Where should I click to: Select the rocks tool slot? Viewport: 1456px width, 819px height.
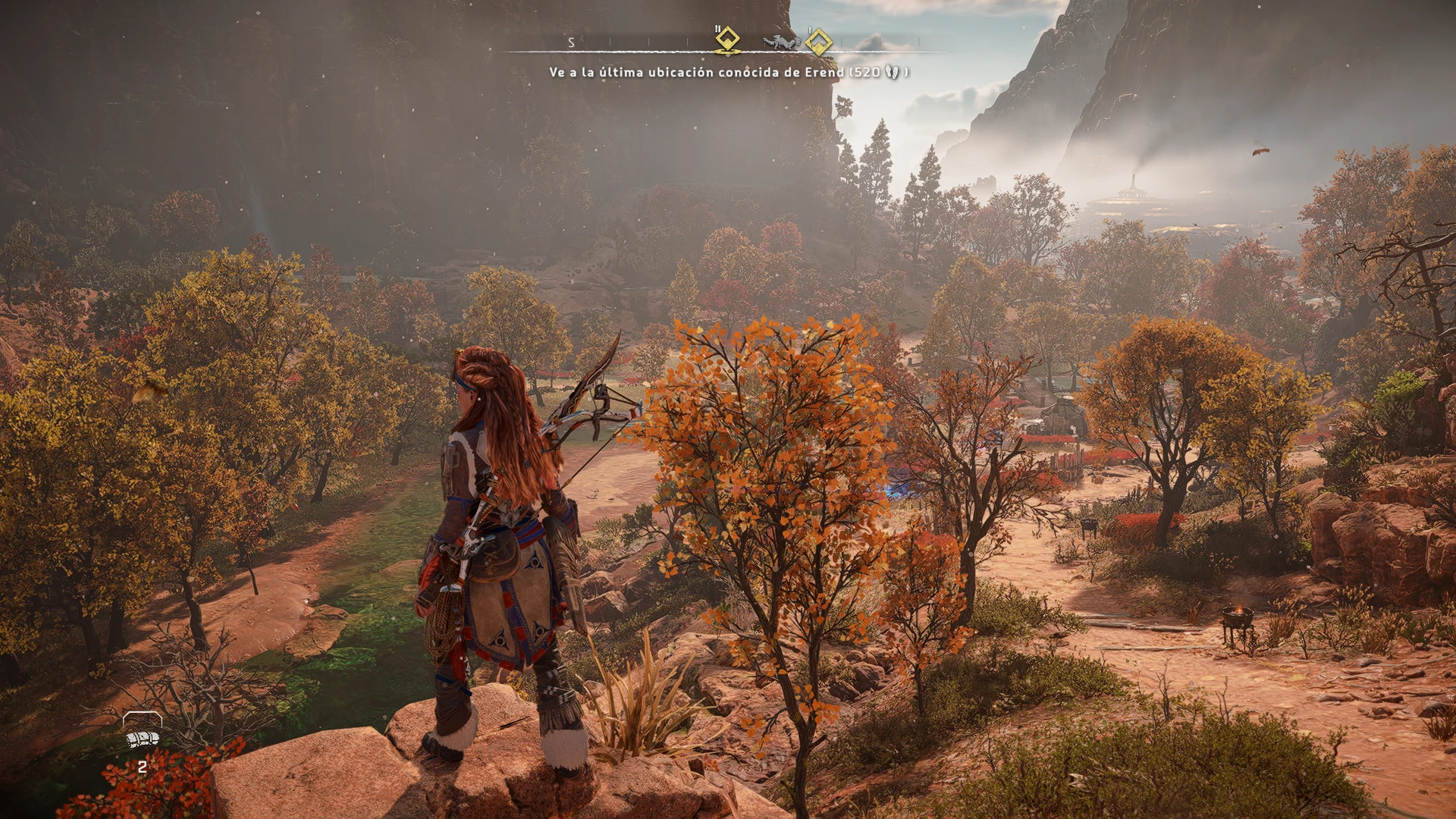pos(142,738)
